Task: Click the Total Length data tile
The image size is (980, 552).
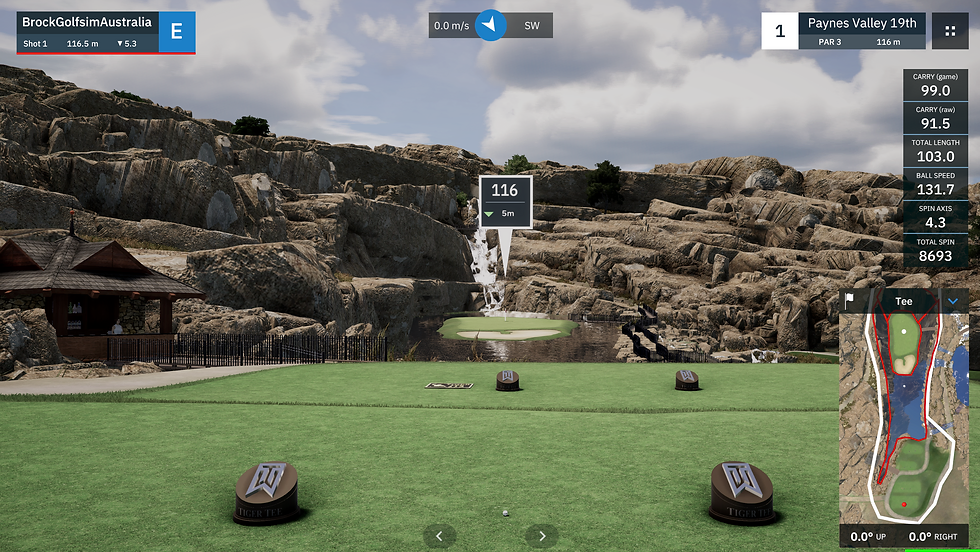Action: point(935,150)
